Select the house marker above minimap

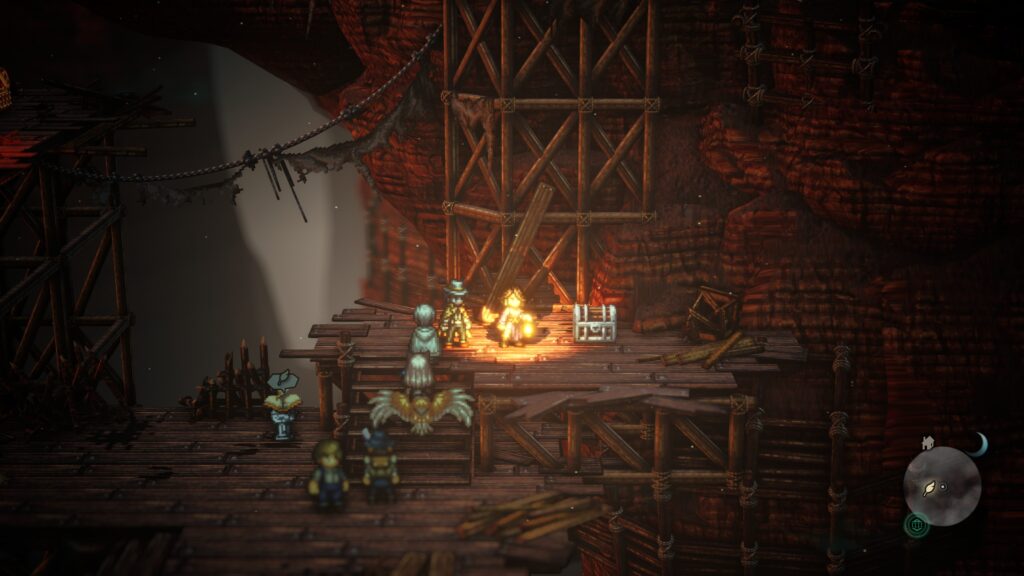(928, 441)
